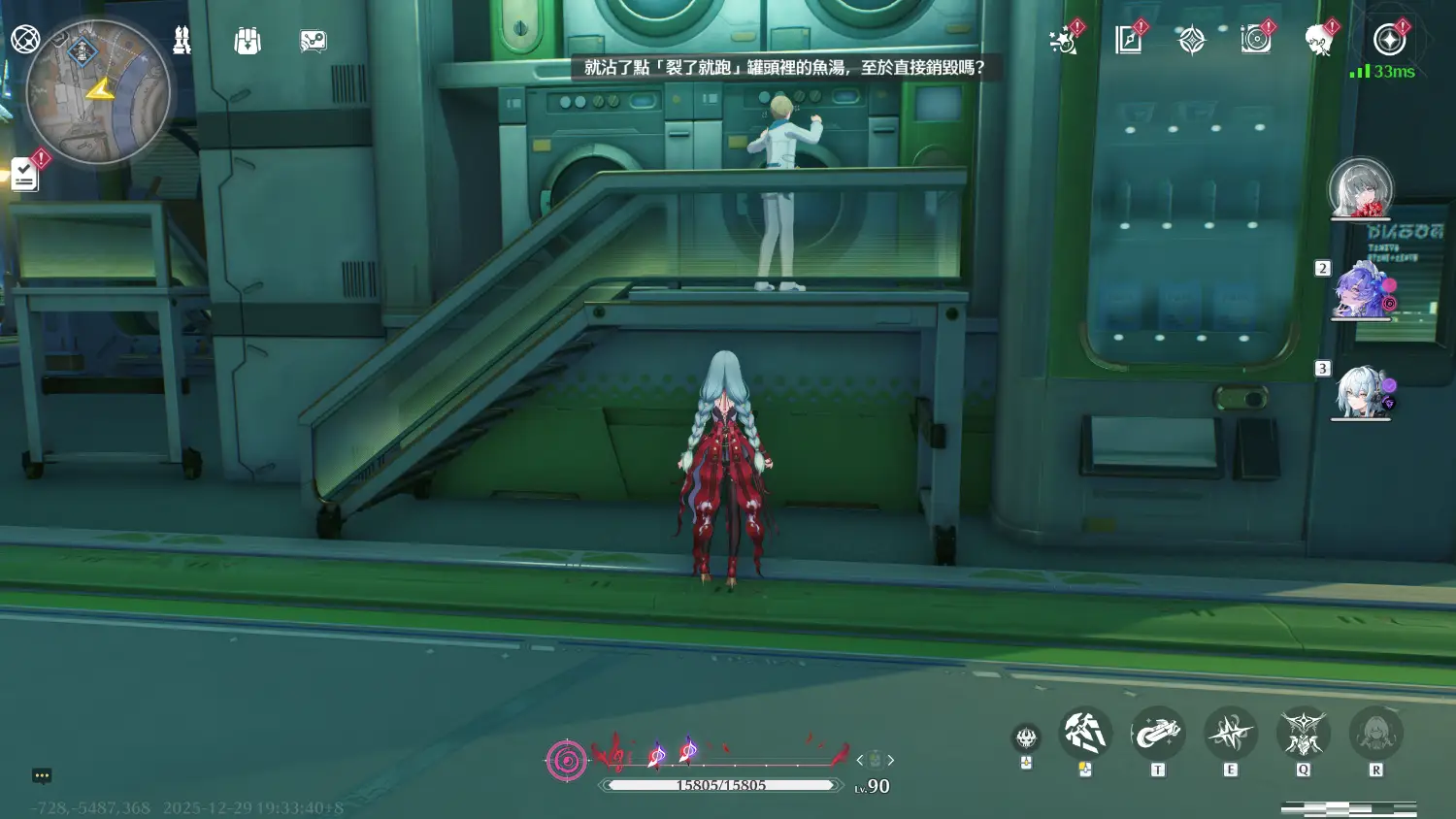Viewport: 1456px width, 819px height.
Task: Open the backpack inventory
Action: 248,41
